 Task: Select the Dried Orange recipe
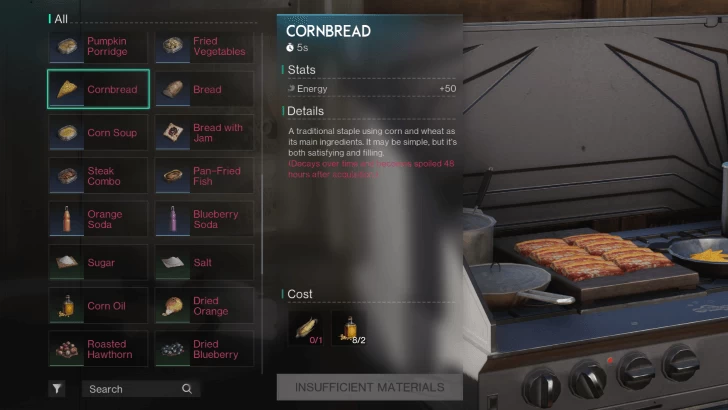pos(204,306)
